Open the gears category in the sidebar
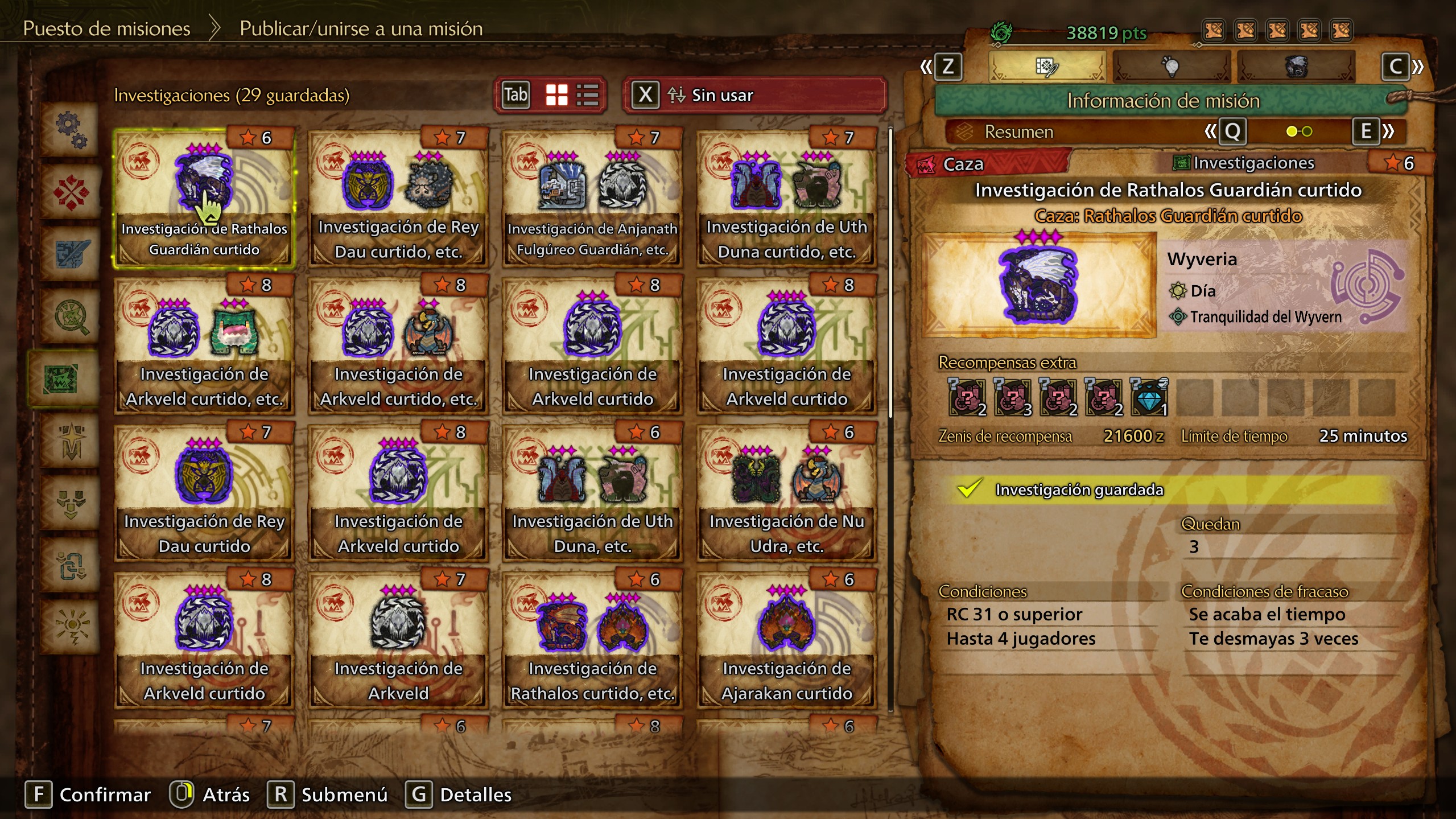 (x=71, y=130)
